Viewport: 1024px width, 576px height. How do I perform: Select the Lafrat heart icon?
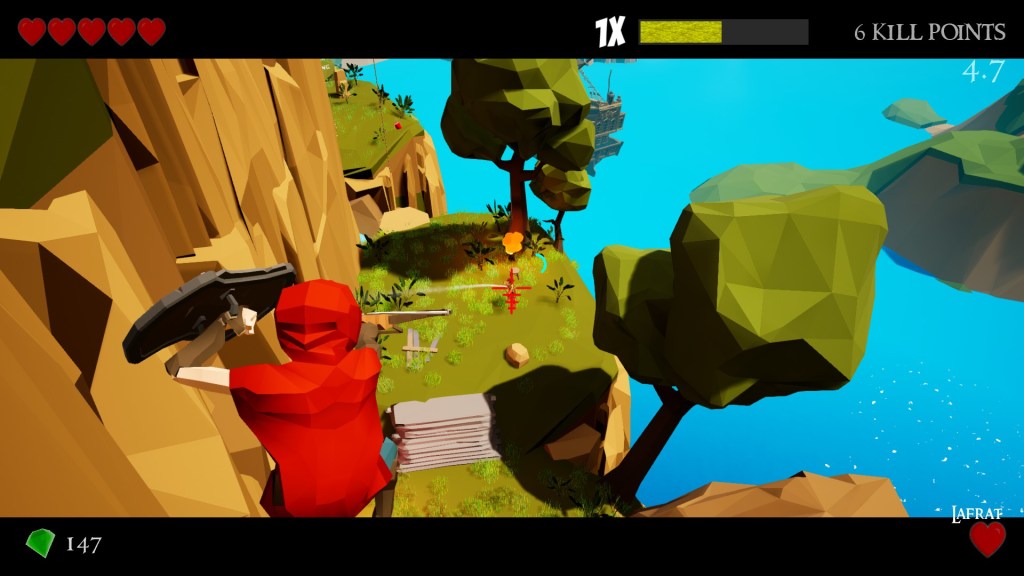[987, 539]
